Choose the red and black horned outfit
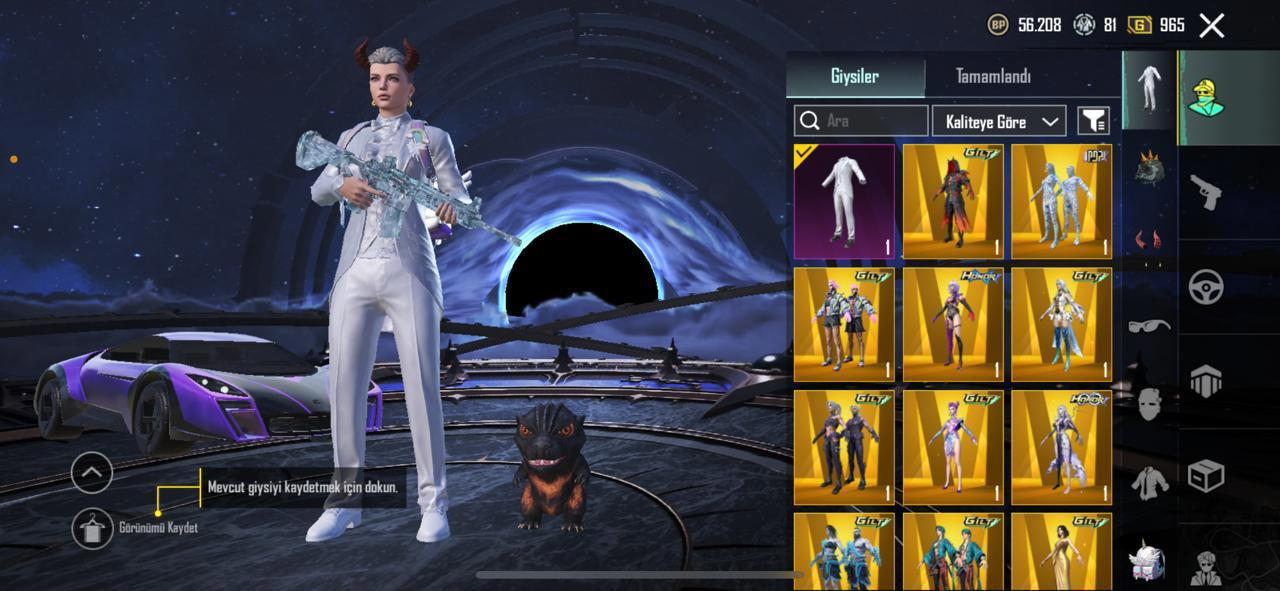The width and height of the screenshot is (1280, 591). (x=953, y=202)
